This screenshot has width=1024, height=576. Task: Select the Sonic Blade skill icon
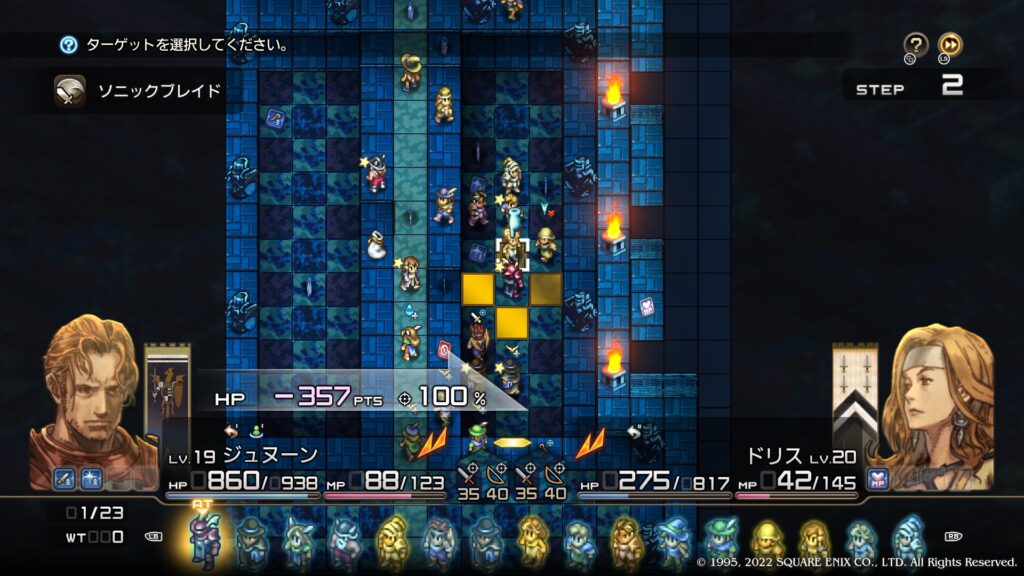click(70, 91)
